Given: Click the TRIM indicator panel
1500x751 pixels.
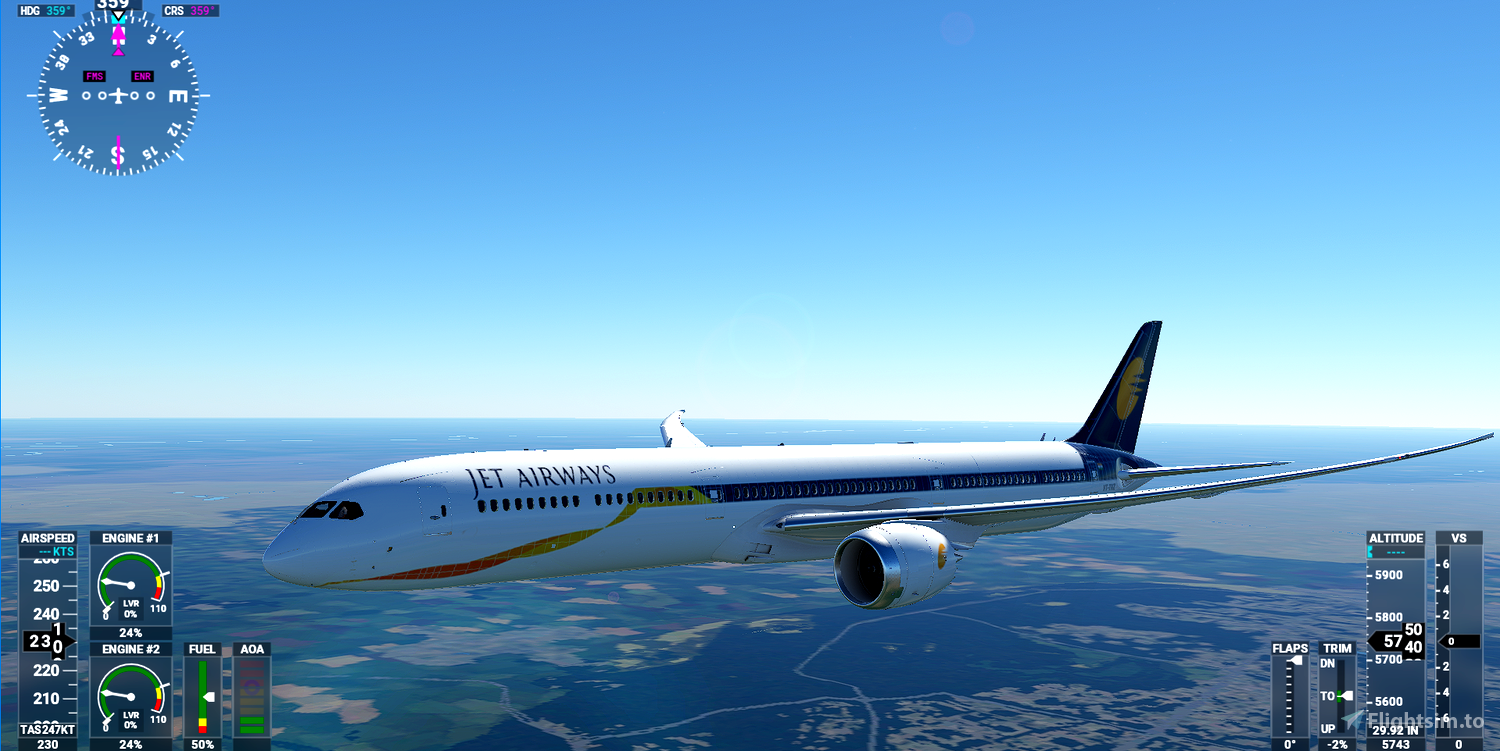Looking at the screenshot, I should pos(1337,695).
